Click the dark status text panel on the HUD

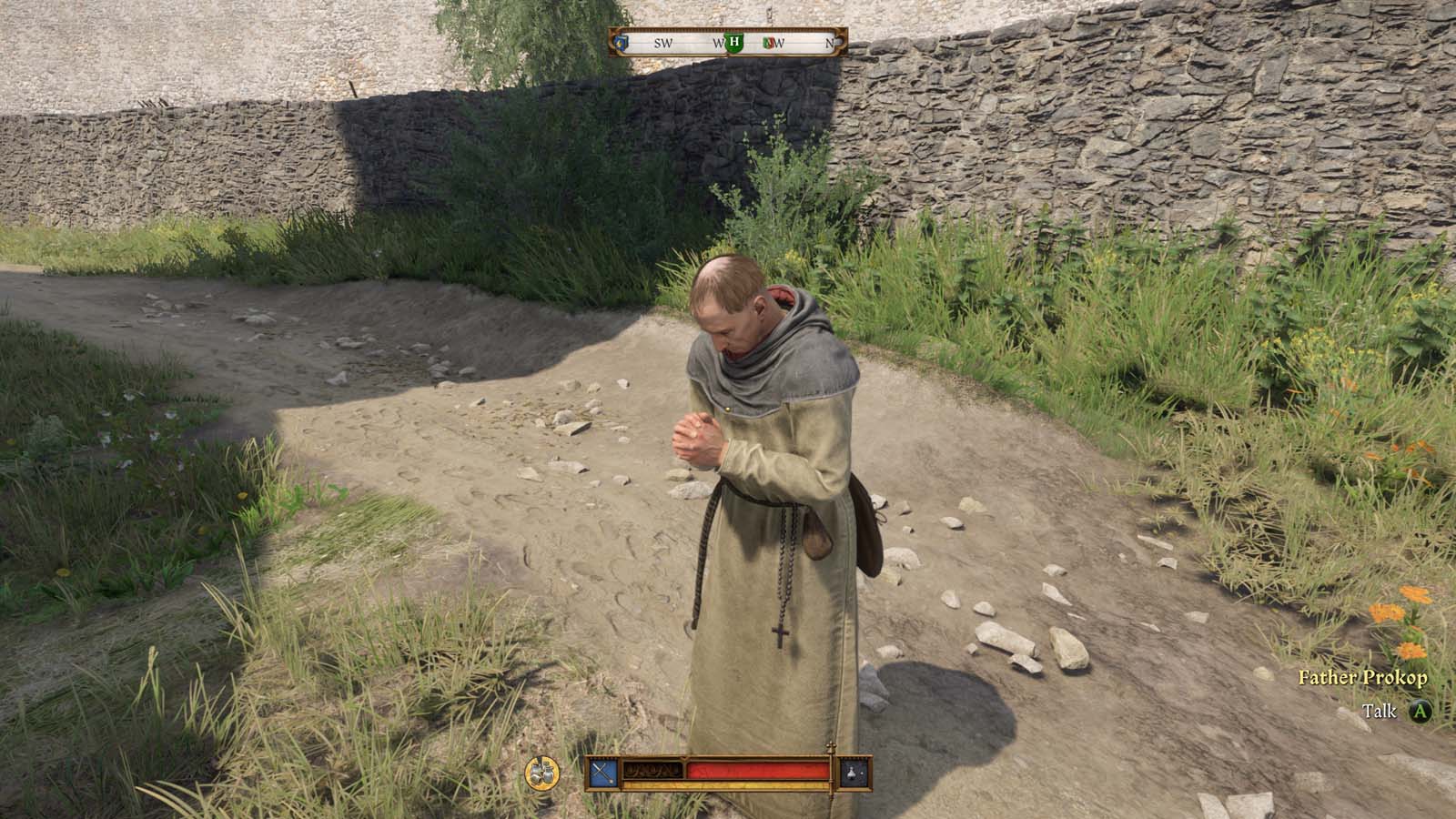click(652, 769)
